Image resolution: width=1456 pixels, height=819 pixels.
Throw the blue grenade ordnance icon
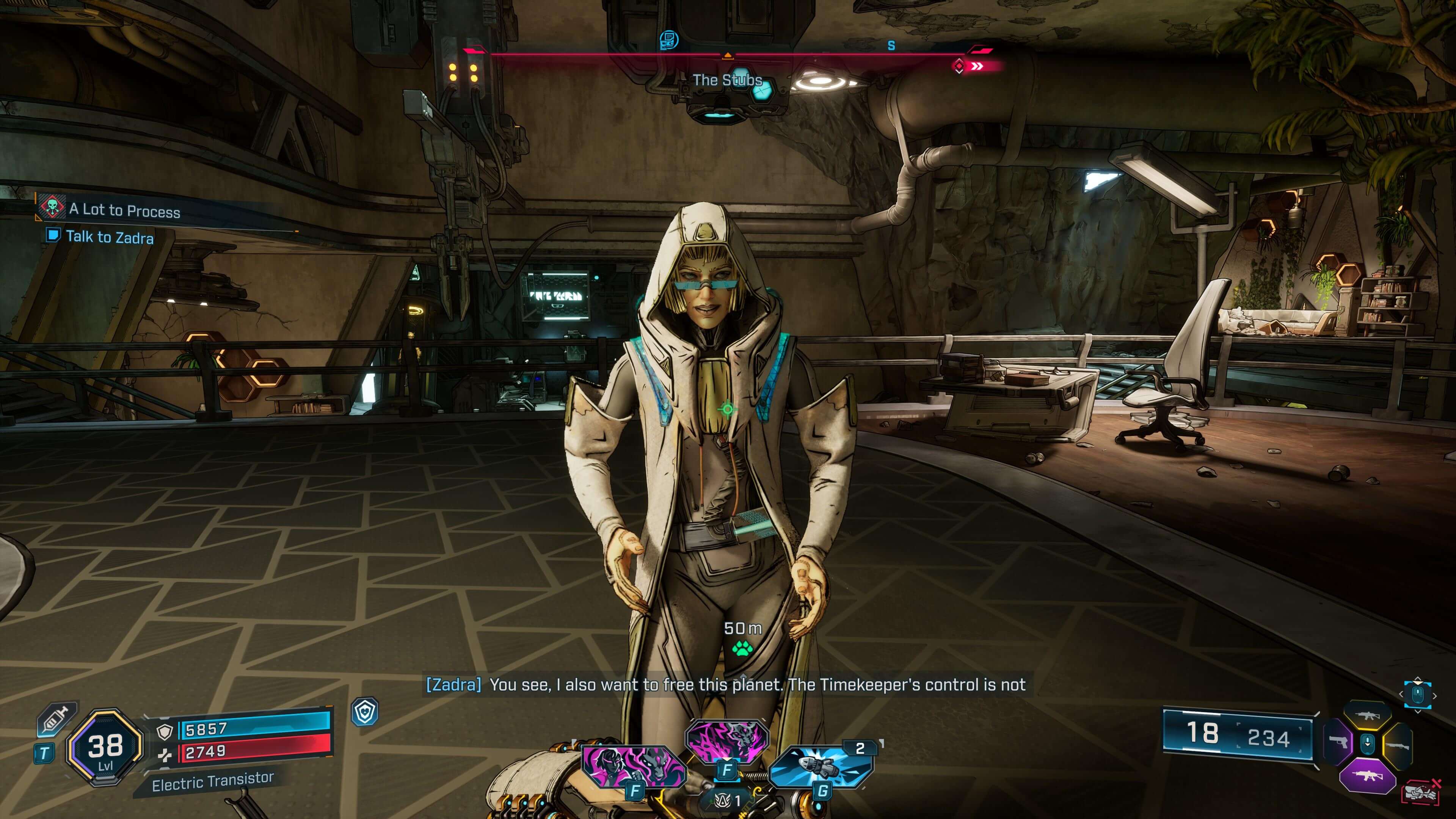pyautogui.click(x=821, y=767)
